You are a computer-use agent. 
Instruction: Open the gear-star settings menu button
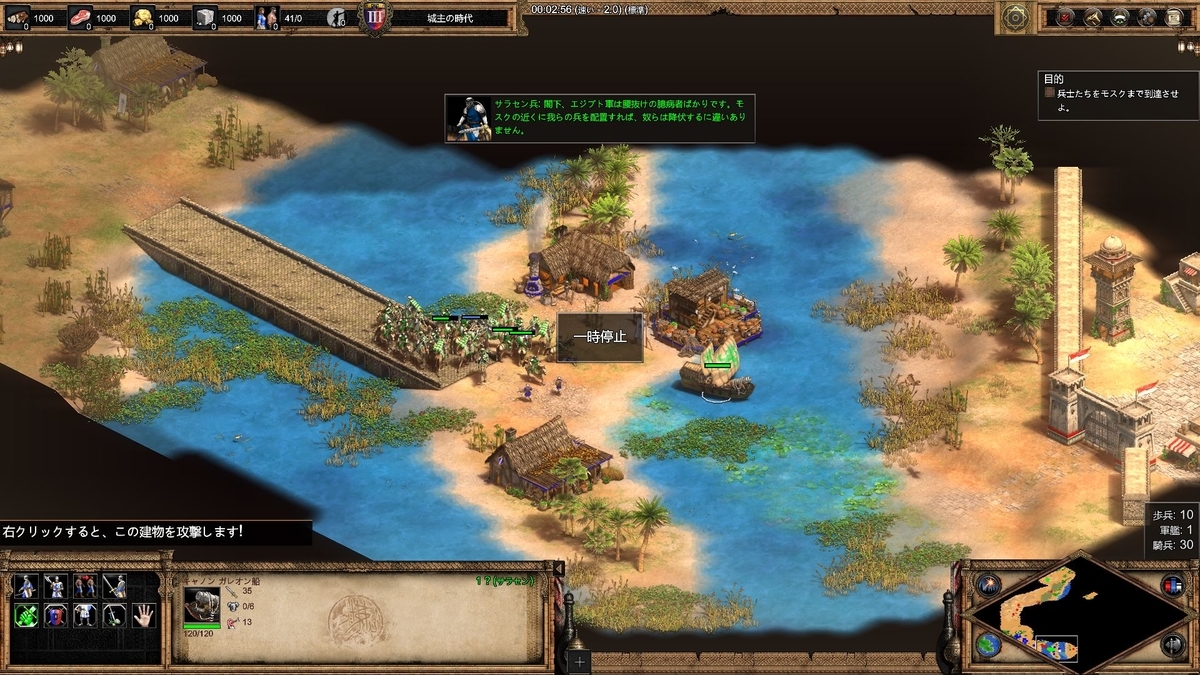pos(1016,17)
